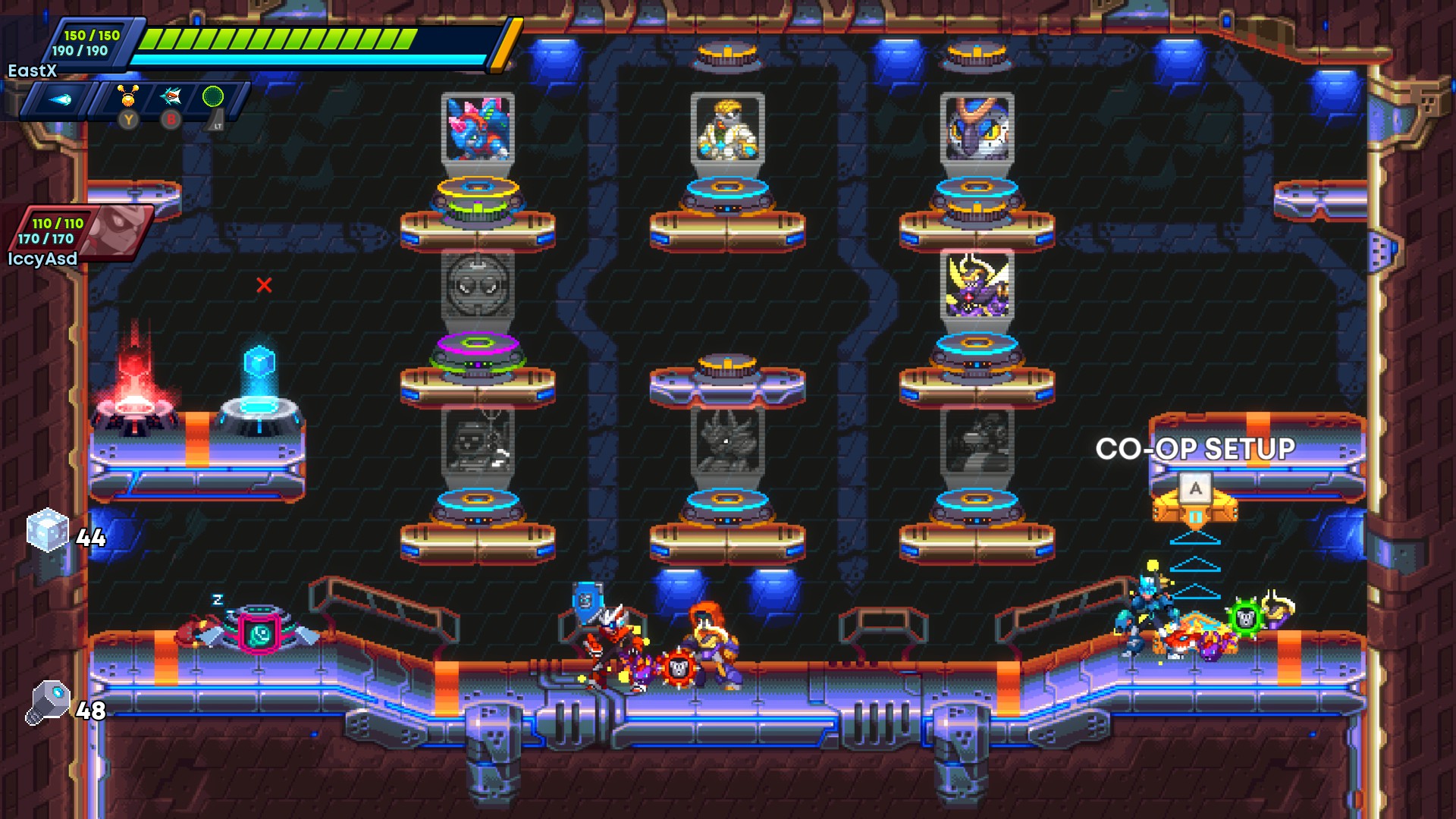This screenshot has width=1456, height=819.
Task: Click the hex nut currency icon
Action: click(x=47, y=702)
